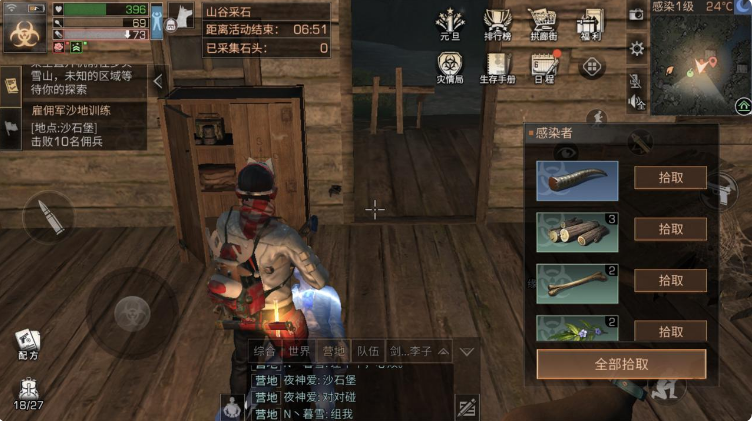Open the 日程 schedule calendar
The height and width of the screenshot is (421, 753).
click(544, 69)
